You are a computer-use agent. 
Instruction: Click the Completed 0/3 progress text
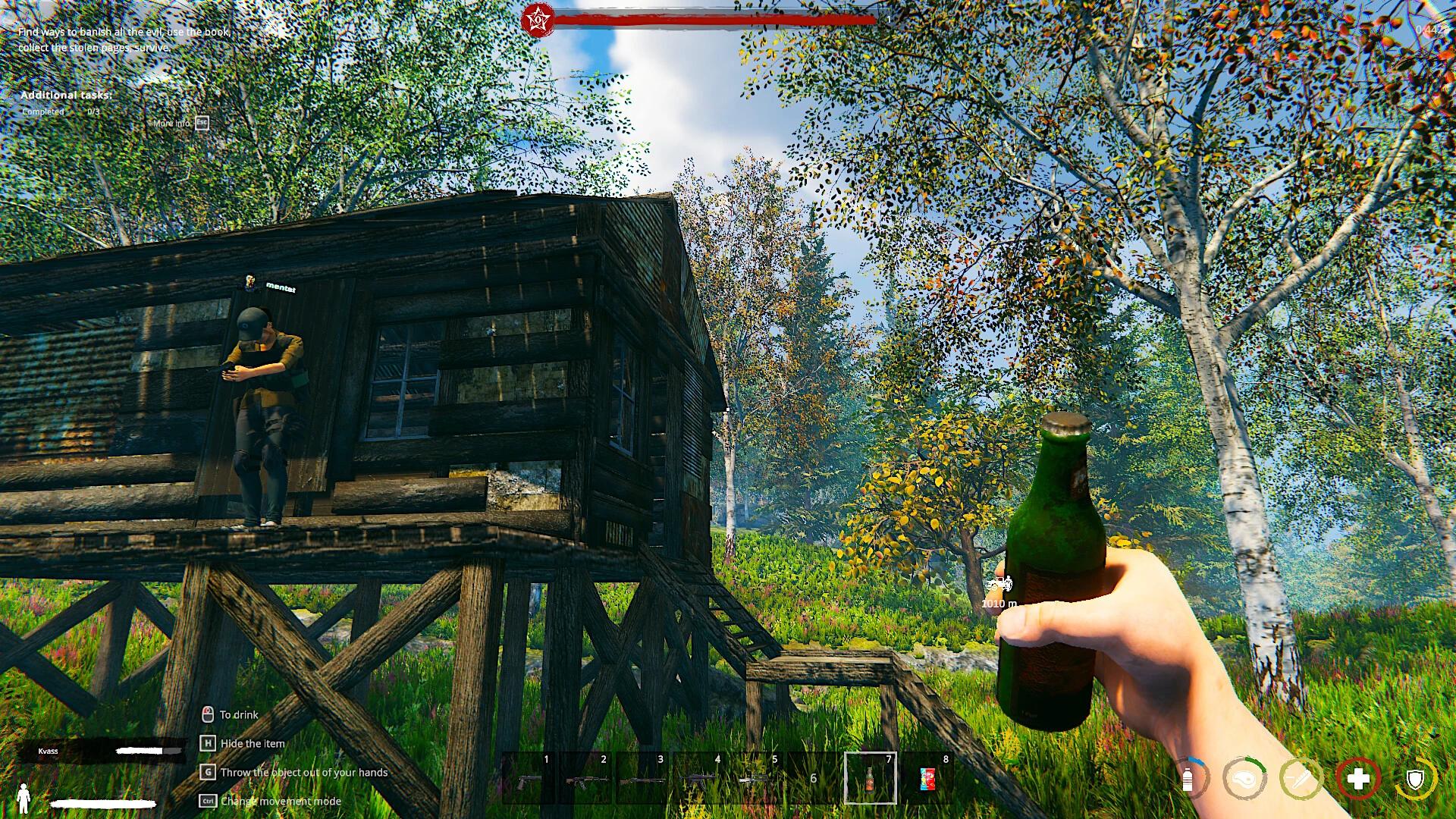[59, 111]
